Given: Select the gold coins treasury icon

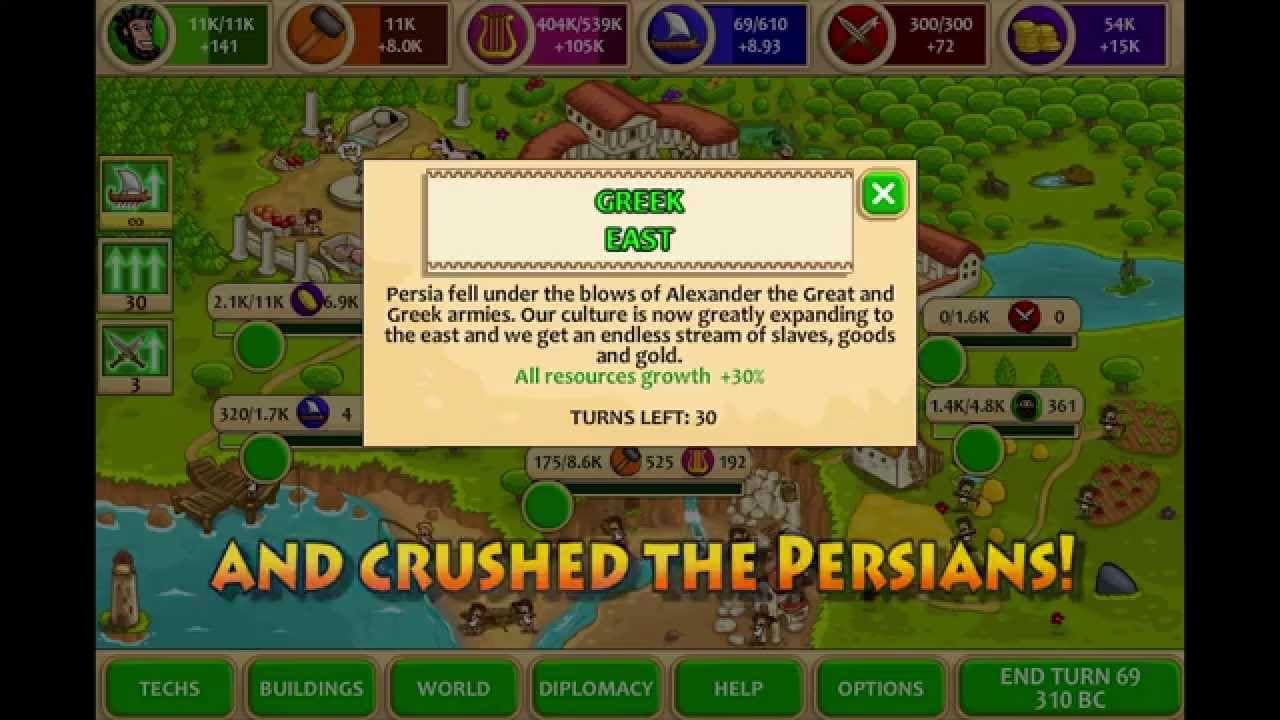Looking at the screenshot, I should point(1036,33).
